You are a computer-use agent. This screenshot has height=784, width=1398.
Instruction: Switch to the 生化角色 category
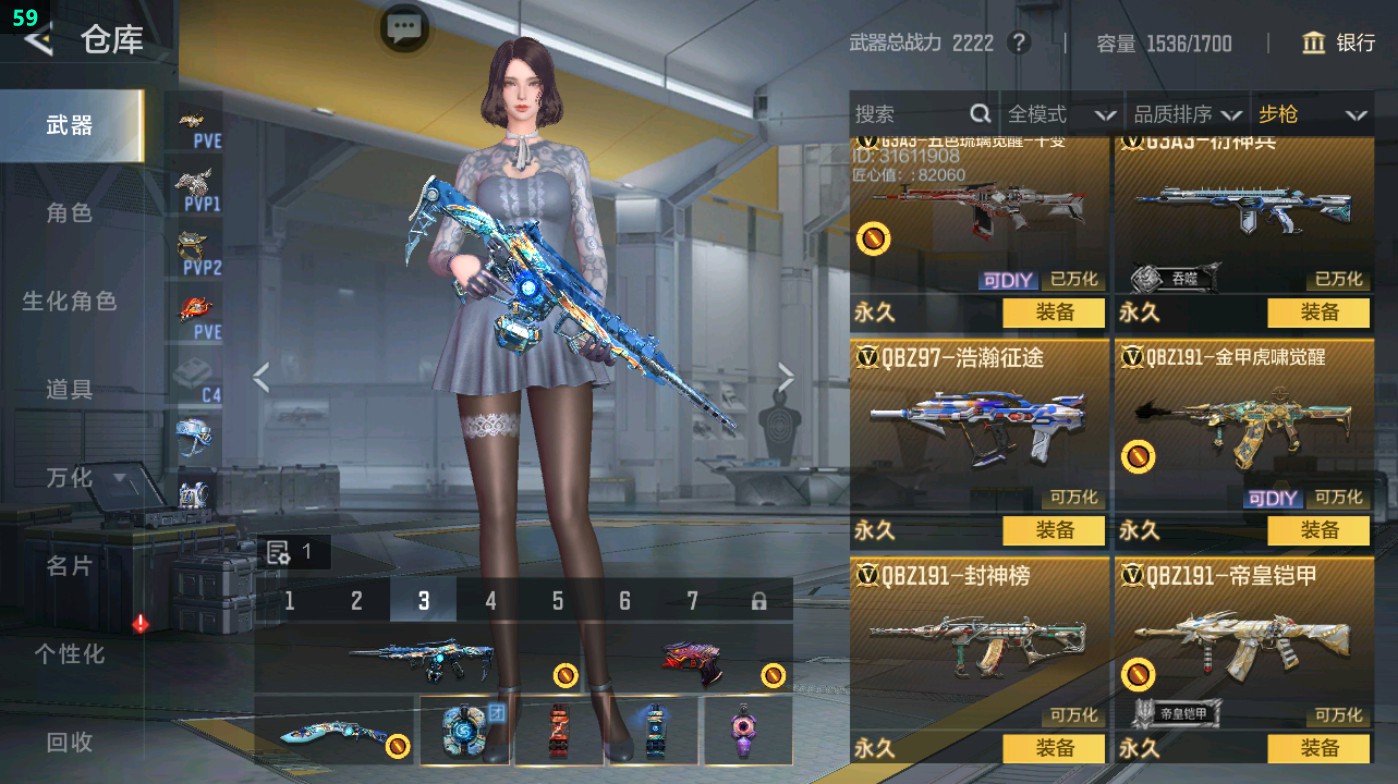pyautogui.click(x=69, y=301)
